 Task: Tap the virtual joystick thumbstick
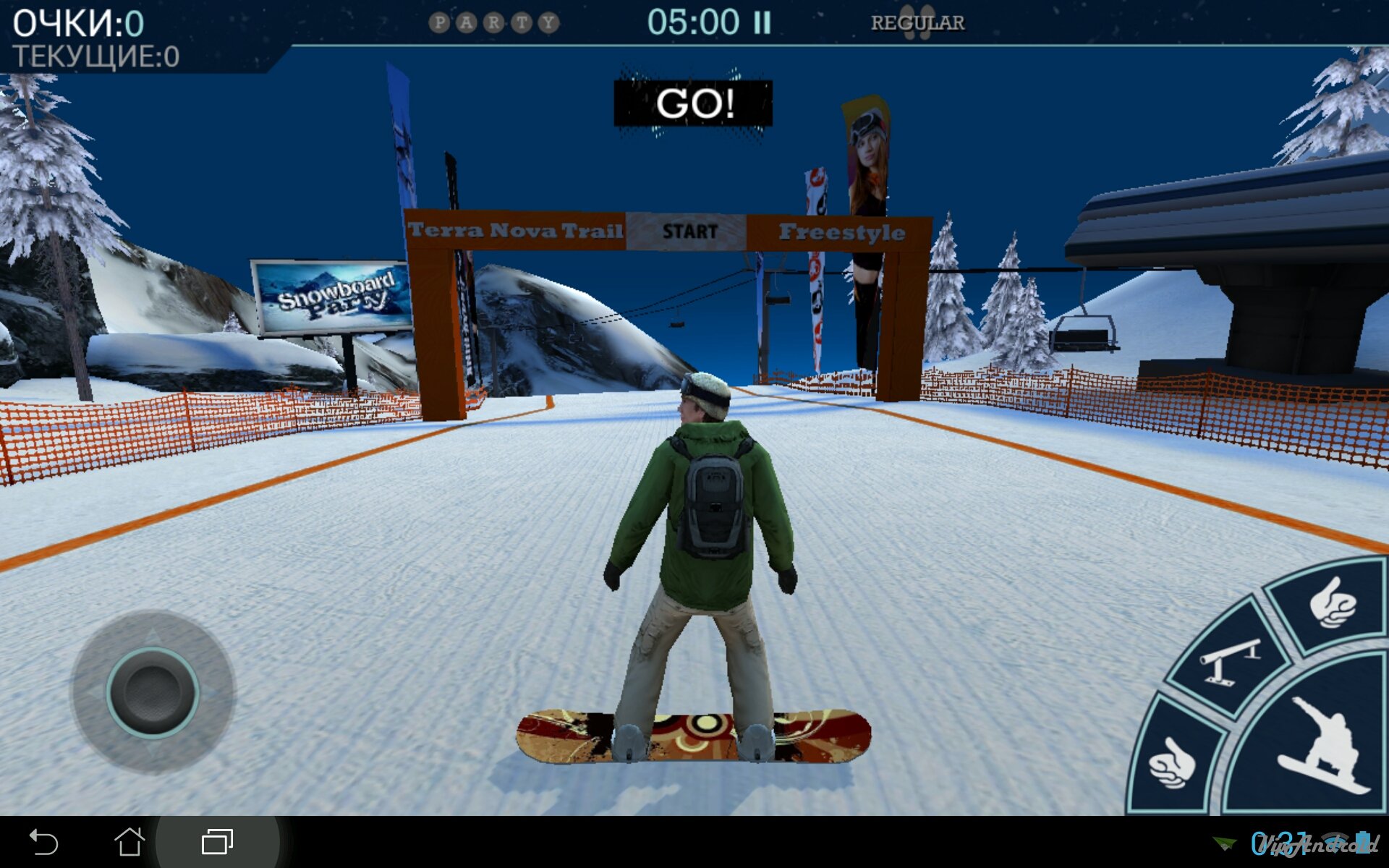click(153, 692)
